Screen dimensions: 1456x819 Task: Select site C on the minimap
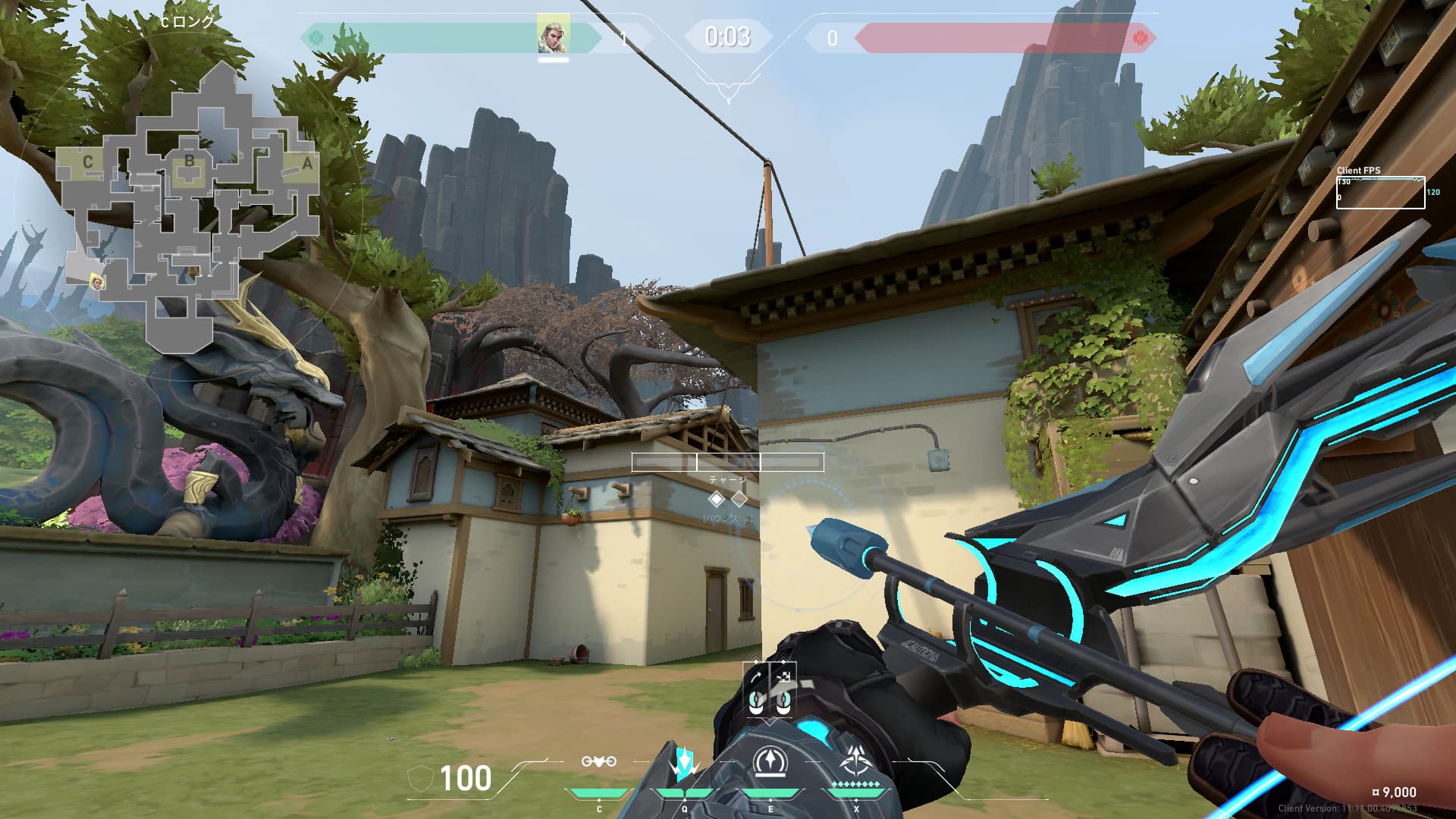click(x=88, y=162)
